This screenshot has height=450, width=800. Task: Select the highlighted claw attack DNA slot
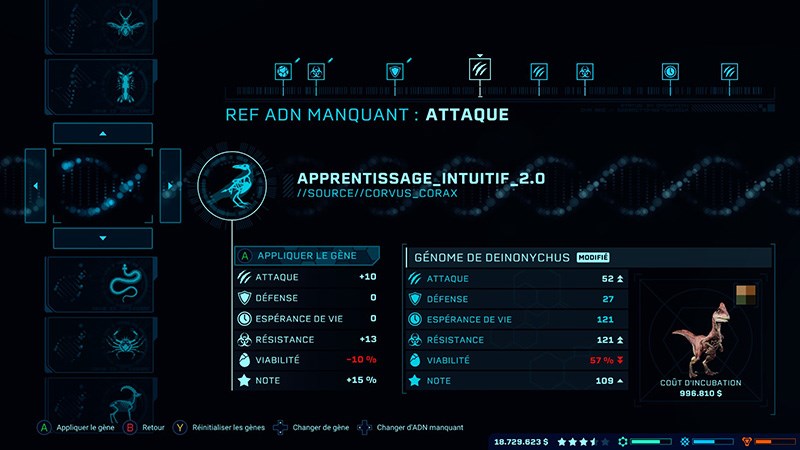480,70
